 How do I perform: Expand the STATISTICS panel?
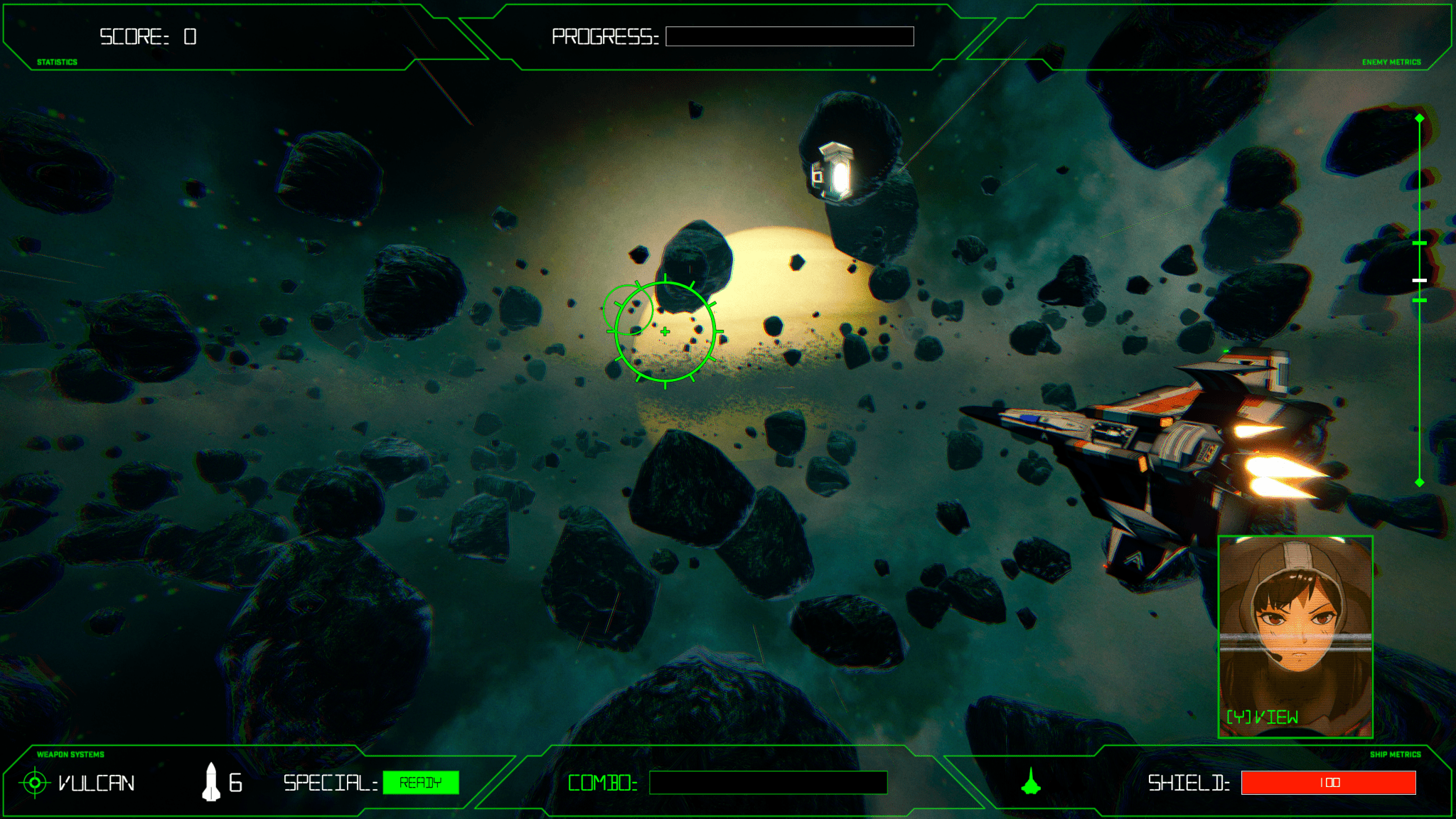56,63
